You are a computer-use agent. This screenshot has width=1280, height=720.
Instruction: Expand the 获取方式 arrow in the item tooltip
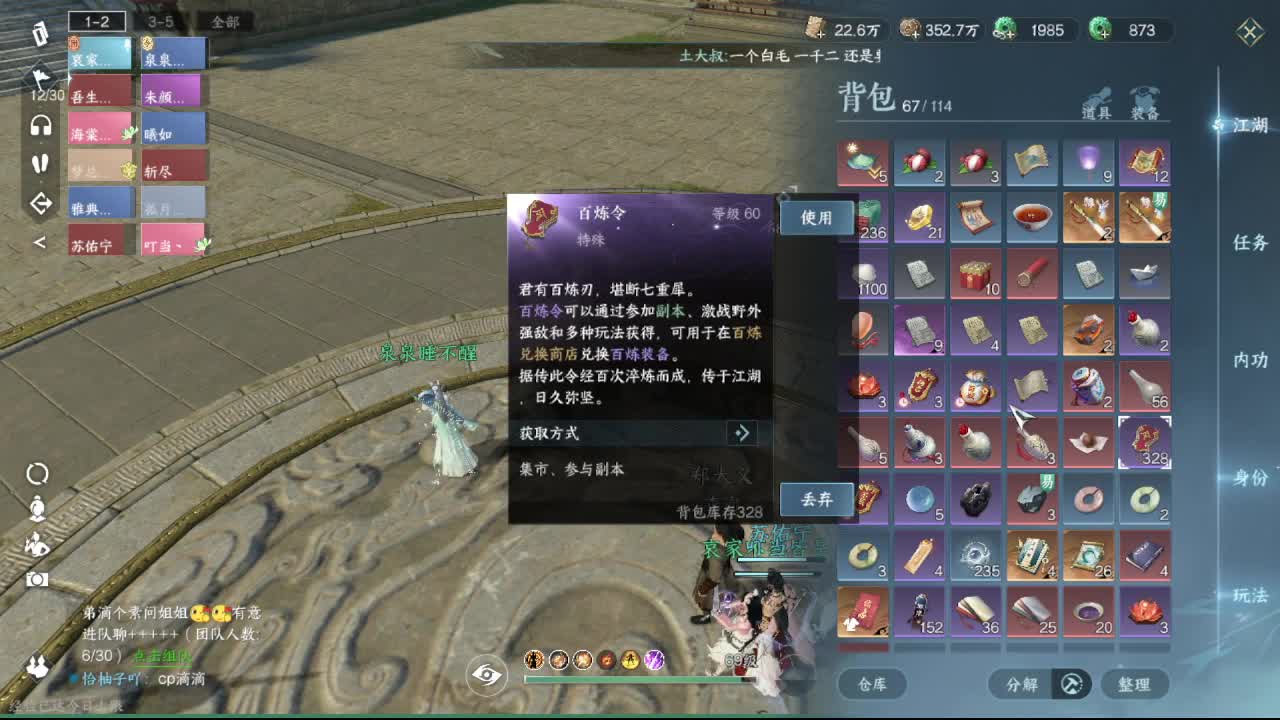click(x=740, y=433)
